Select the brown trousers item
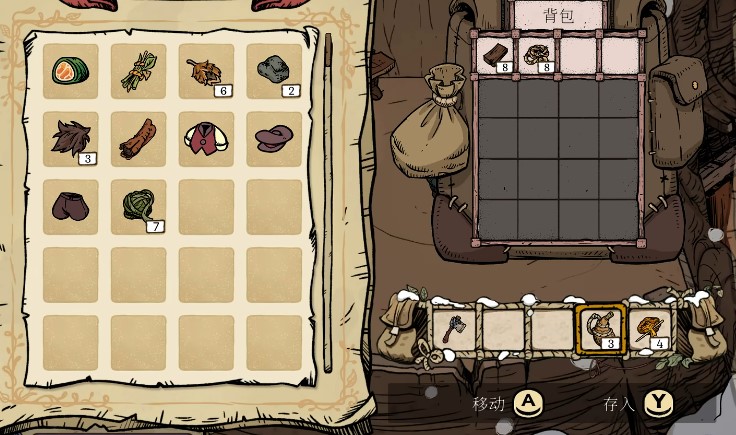This screenshot has height=435, width=736. tap(71, 206)
